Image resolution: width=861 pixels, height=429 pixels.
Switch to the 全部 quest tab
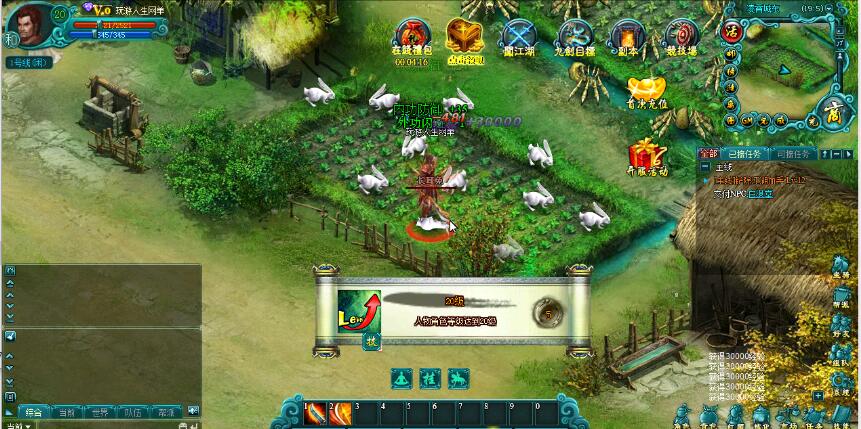pyautogui.click(x=708, y=154)
